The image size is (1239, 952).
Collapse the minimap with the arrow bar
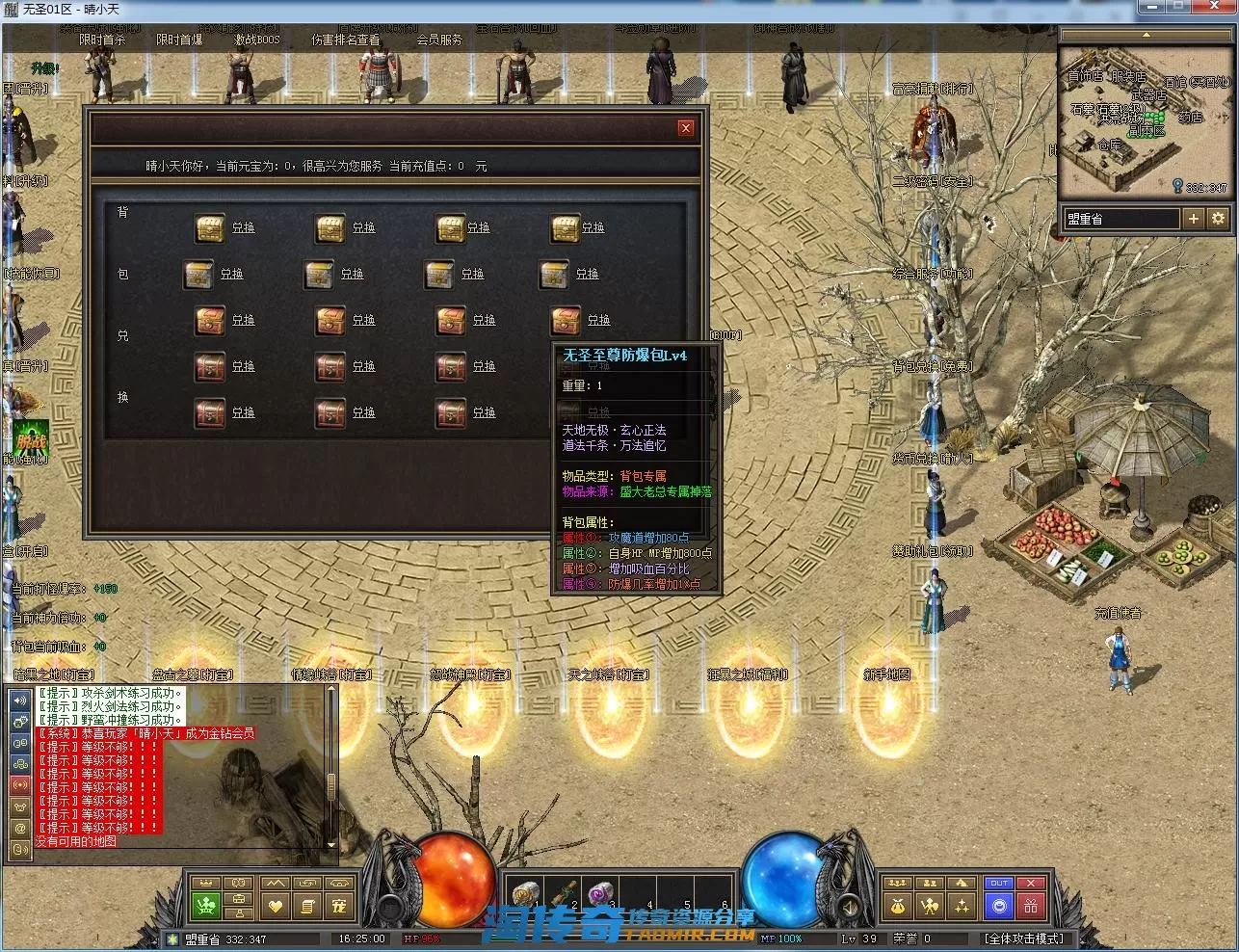coord(1146,35)
